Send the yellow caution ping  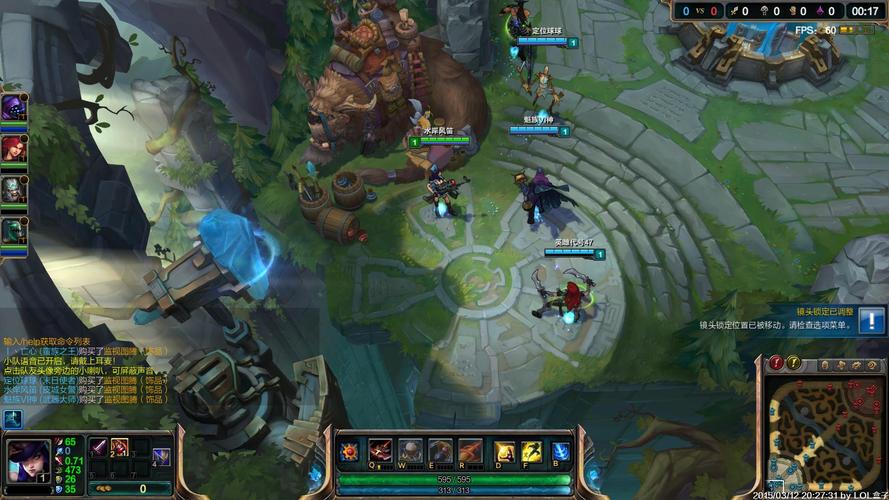794,363
